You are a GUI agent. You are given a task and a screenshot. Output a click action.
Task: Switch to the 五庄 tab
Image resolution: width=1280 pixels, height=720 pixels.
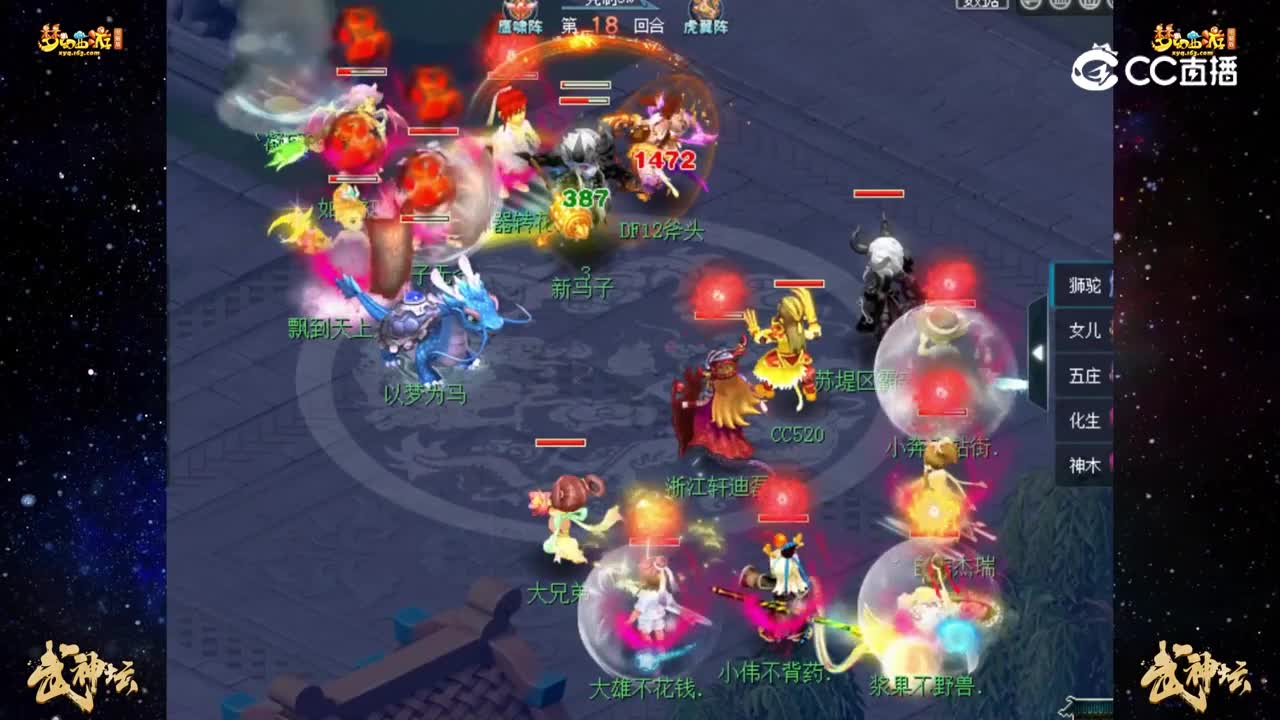click(x=1085, y=375)
